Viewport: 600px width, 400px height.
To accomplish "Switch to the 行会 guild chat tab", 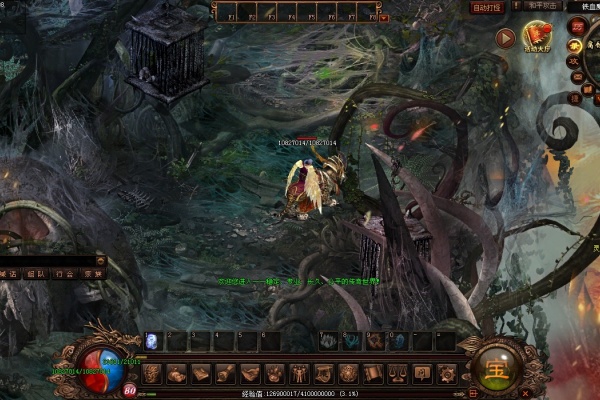I will 65,273.
